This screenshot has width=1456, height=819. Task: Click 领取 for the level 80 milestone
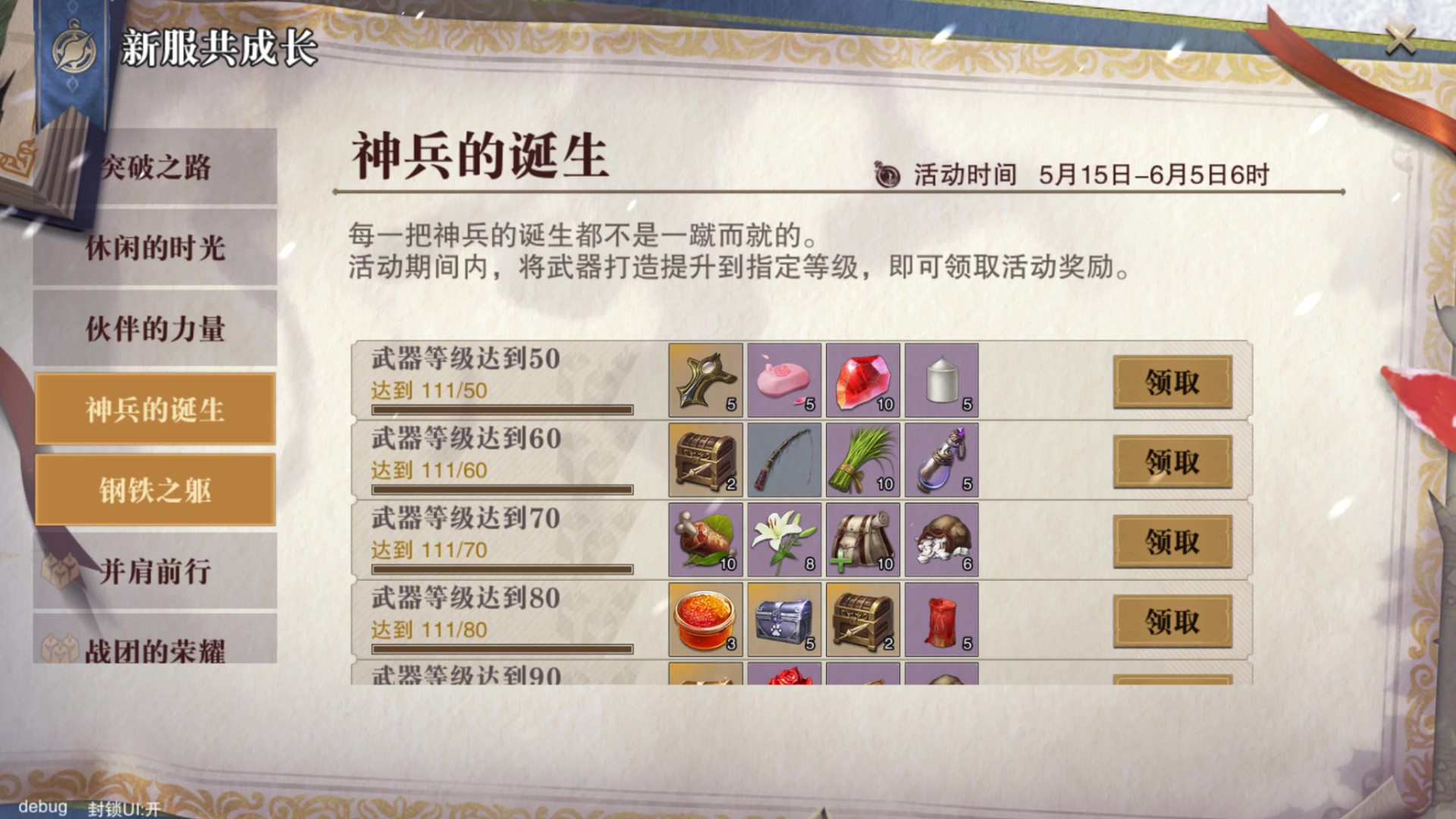(1172, 620)
